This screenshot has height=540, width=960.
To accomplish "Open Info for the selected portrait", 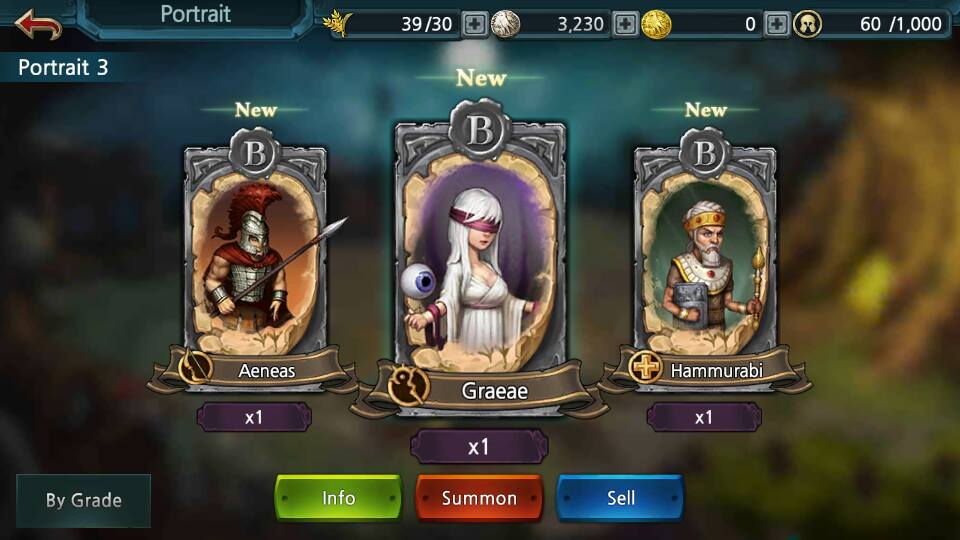I will tap(338, 498).
